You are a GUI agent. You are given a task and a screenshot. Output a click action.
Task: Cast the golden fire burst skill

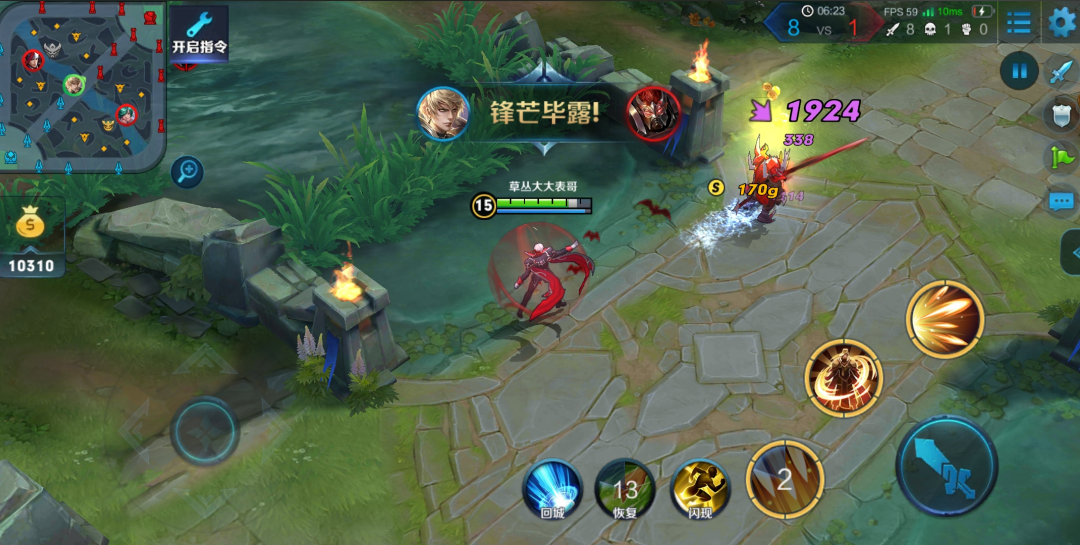pos(945,319)
